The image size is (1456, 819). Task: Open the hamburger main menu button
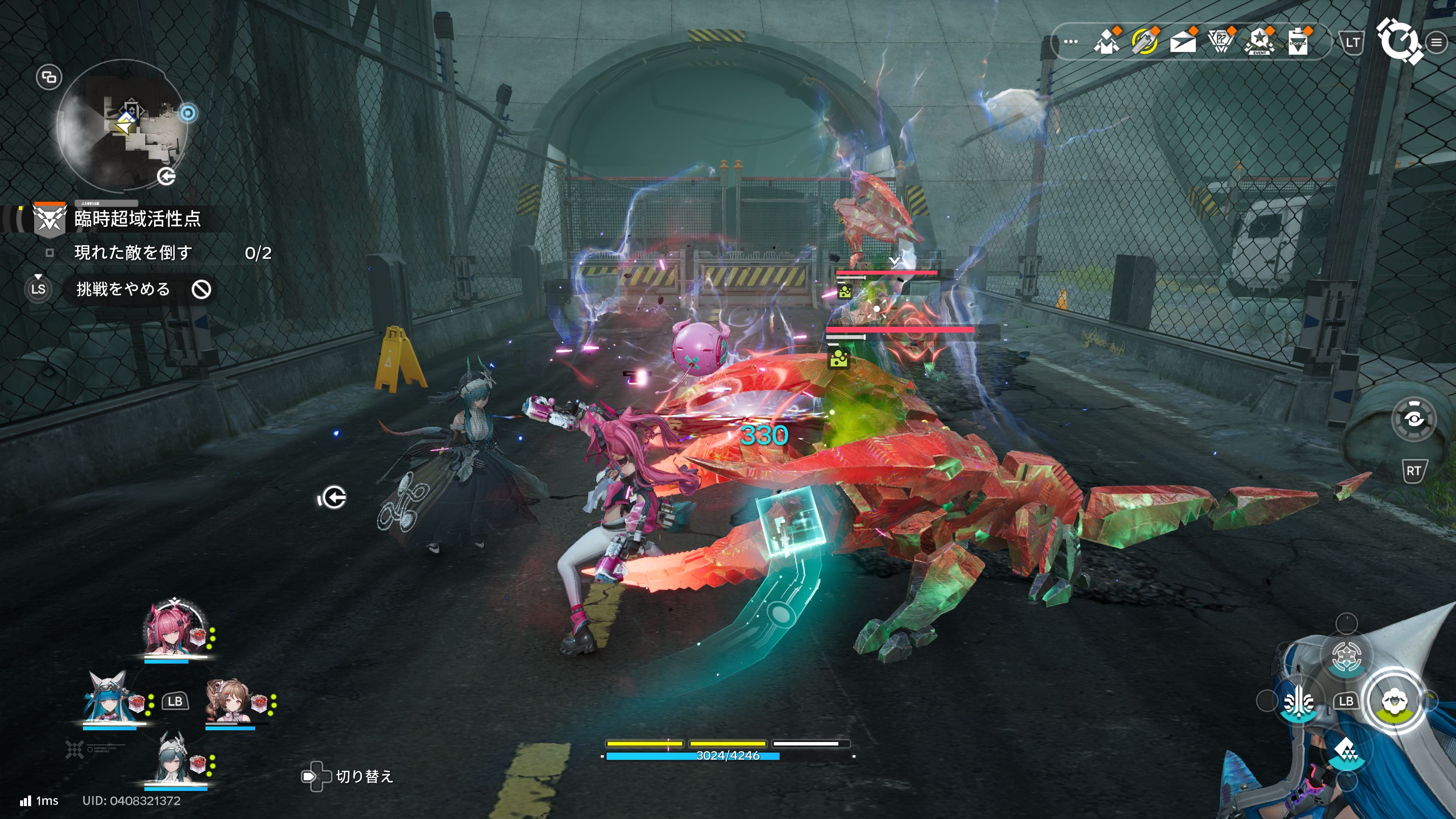click(x=1436, y=42)
